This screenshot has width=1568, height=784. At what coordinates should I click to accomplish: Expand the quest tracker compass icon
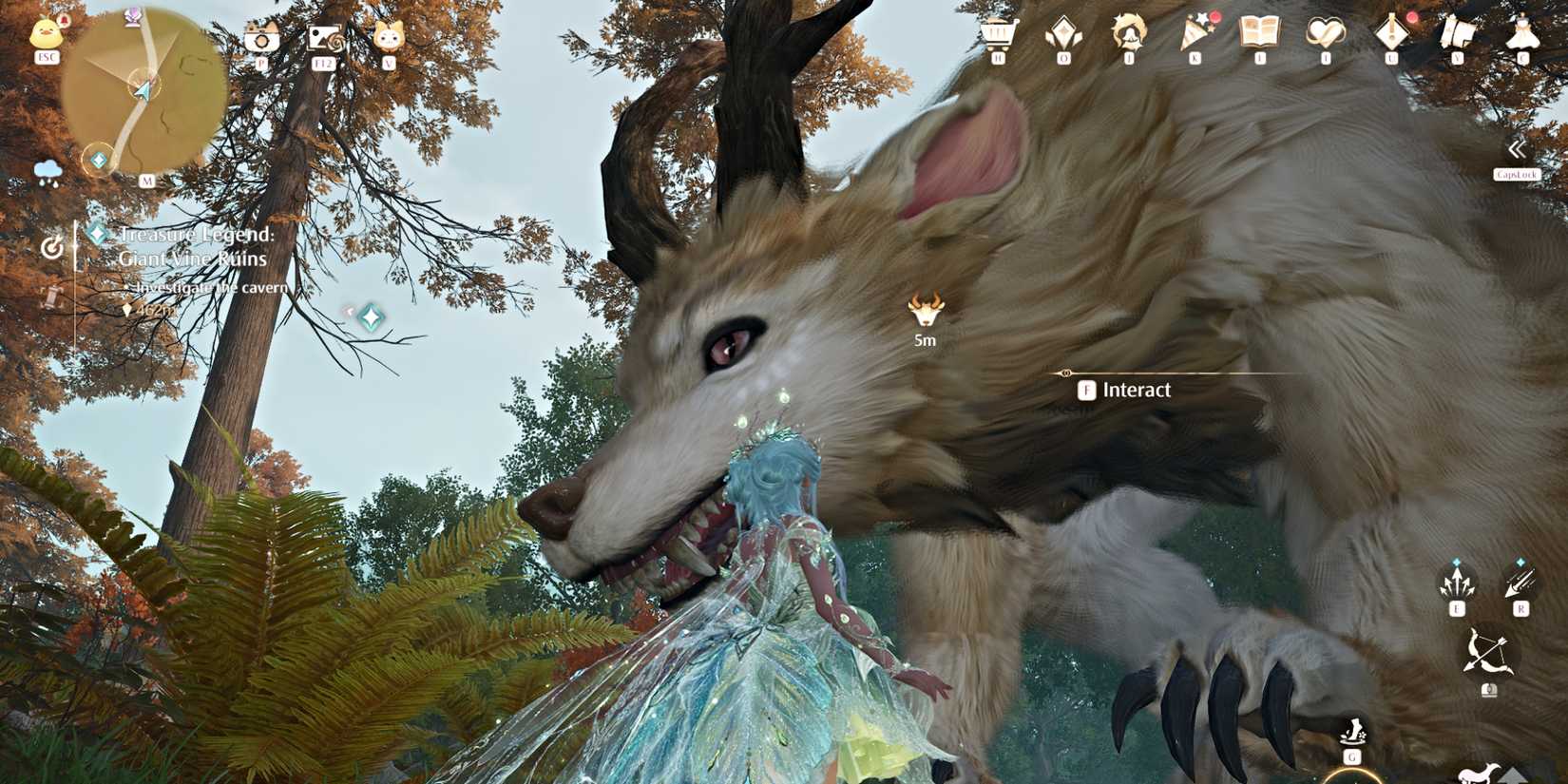(x=52, y=245)
